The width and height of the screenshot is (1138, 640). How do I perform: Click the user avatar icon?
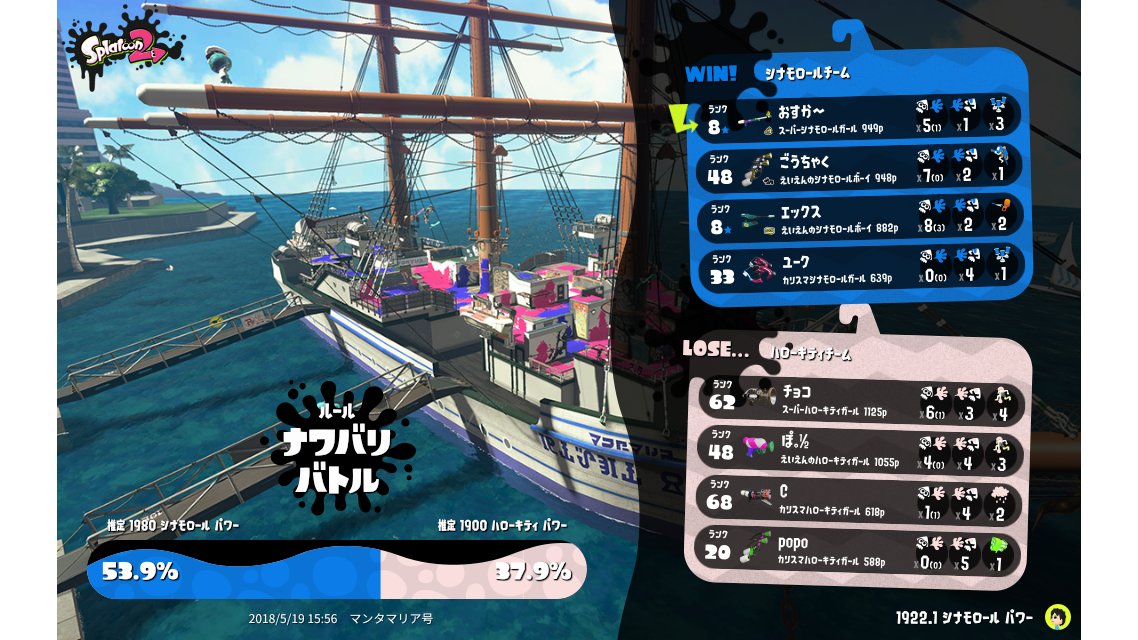1057,616
